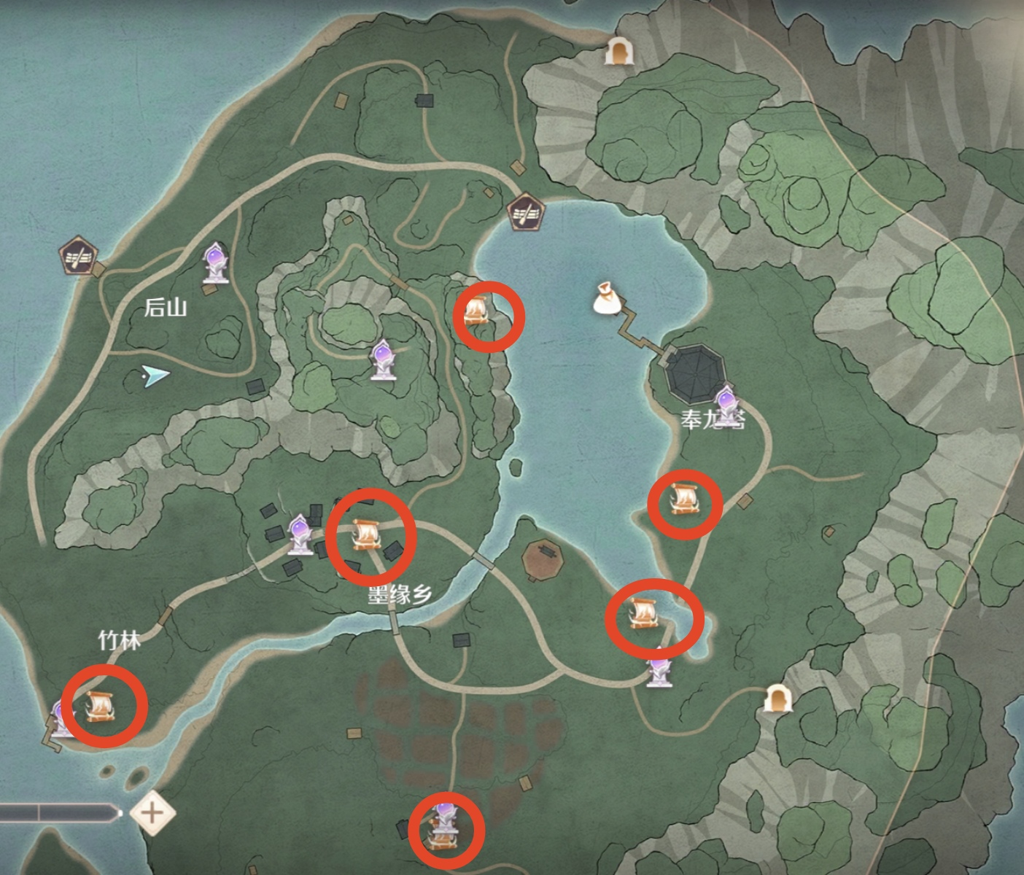Click the scroll marker south of 奉龙塔
Screen dimensions: 1024x875
point(684,497)
